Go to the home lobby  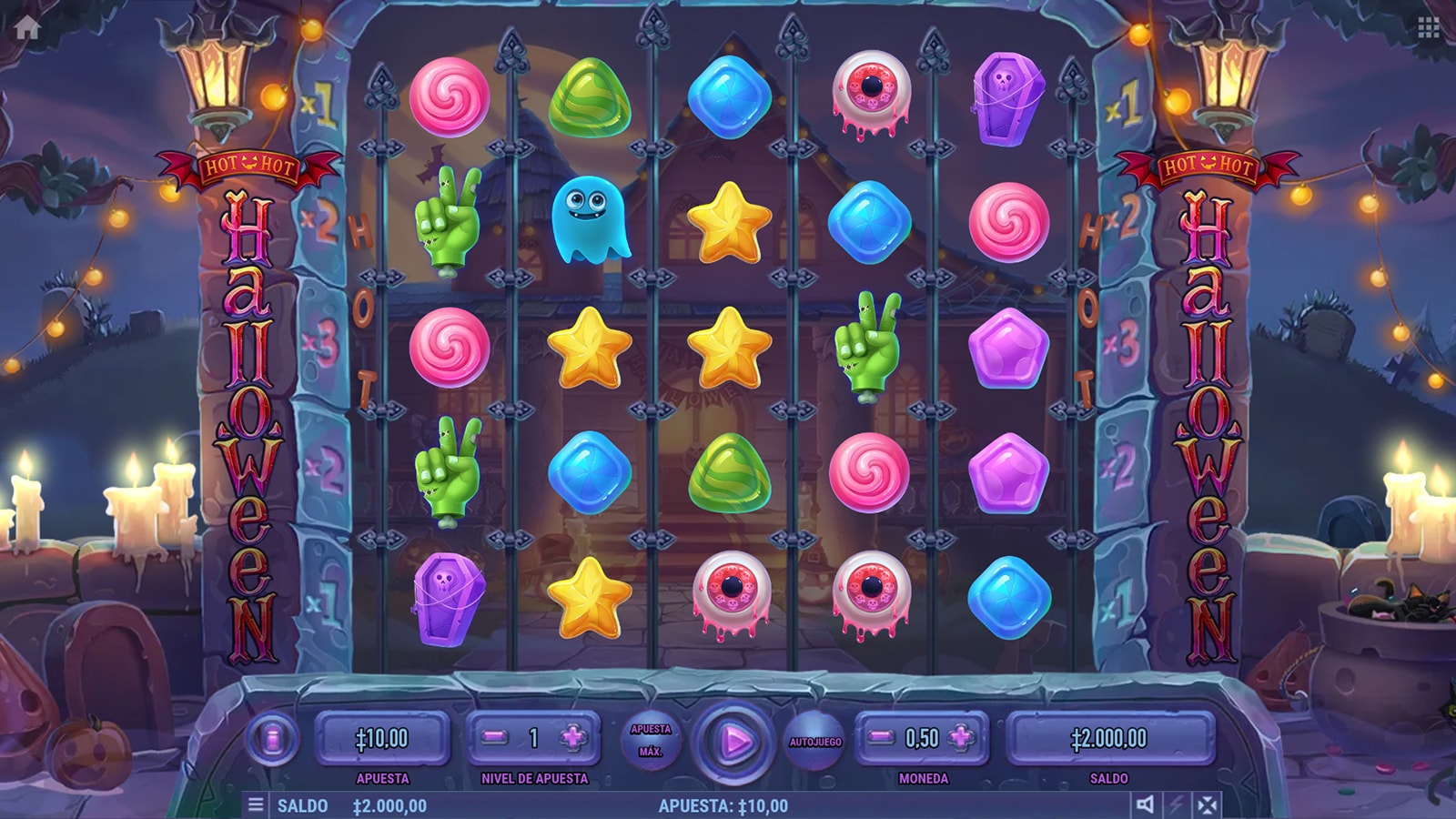(27, 28)
